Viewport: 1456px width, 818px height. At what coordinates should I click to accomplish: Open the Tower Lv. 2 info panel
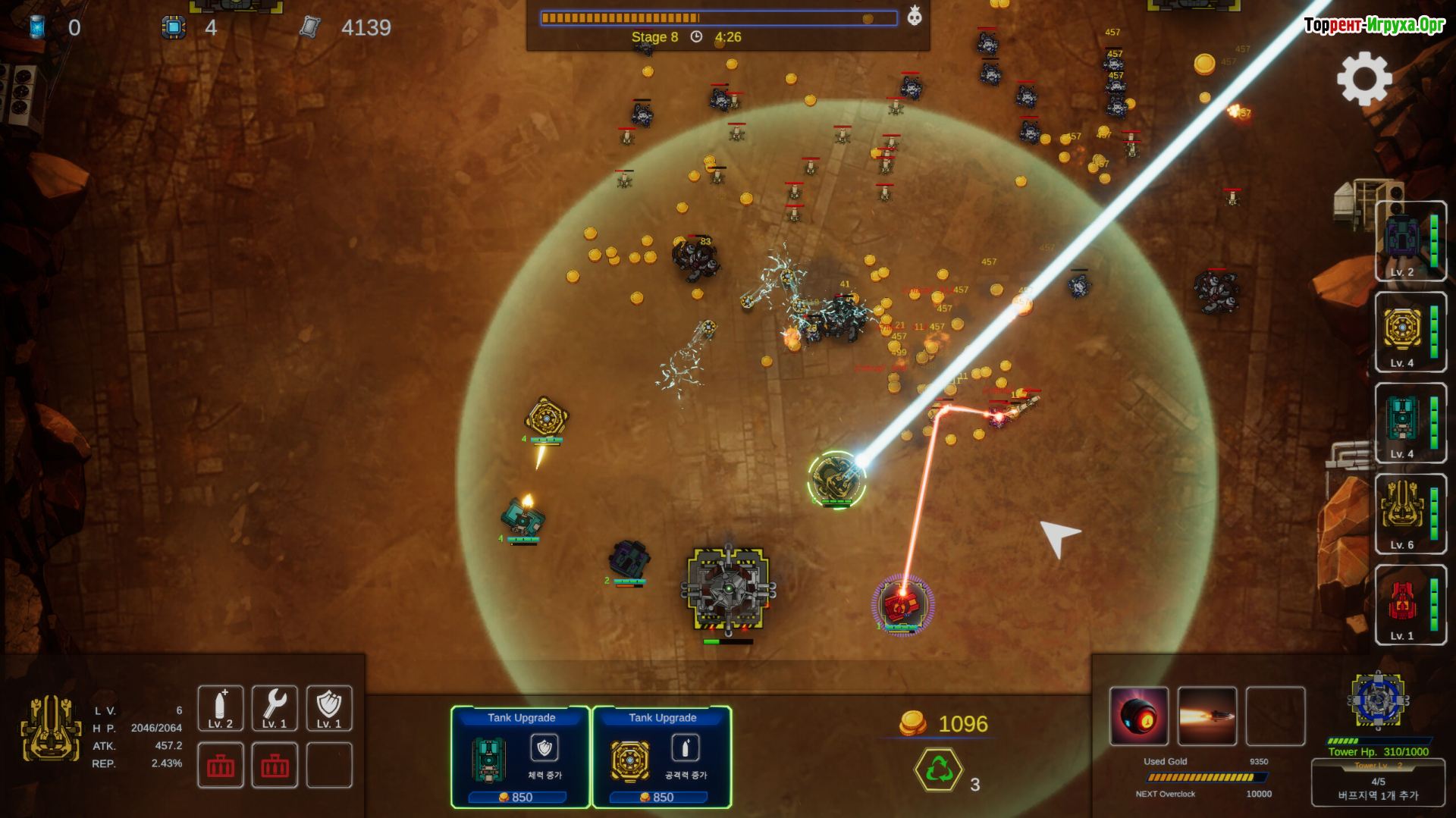coord(1378,782)
